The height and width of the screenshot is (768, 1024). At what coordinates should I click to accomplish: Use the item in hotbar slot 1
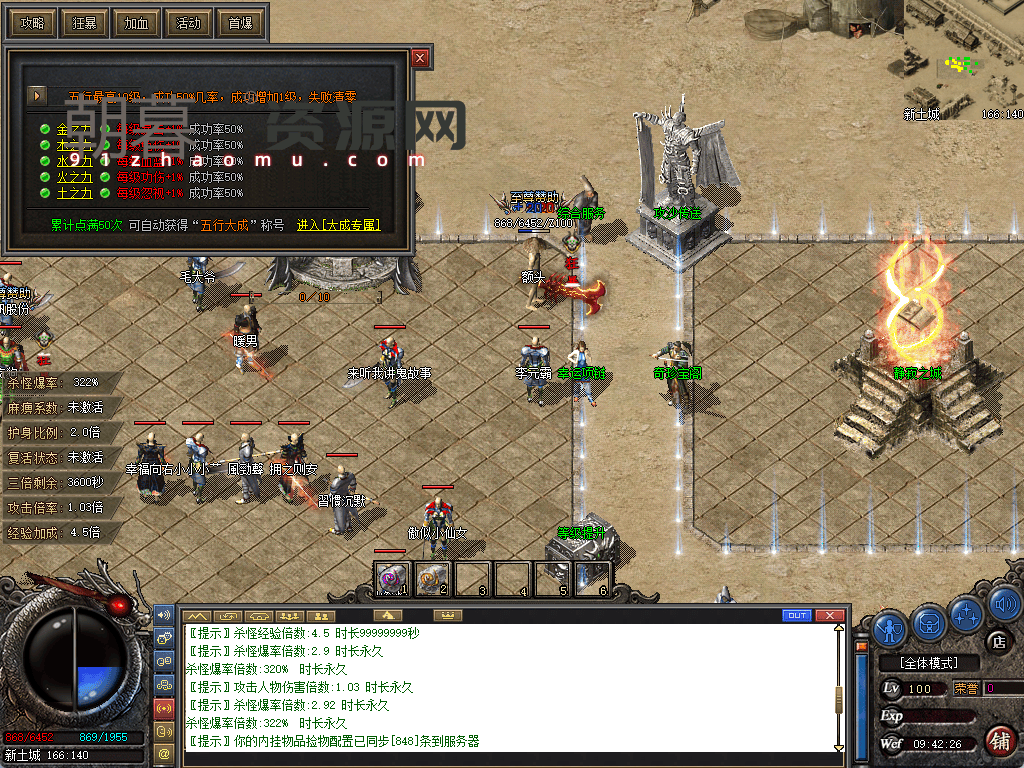tap(393, 578)
